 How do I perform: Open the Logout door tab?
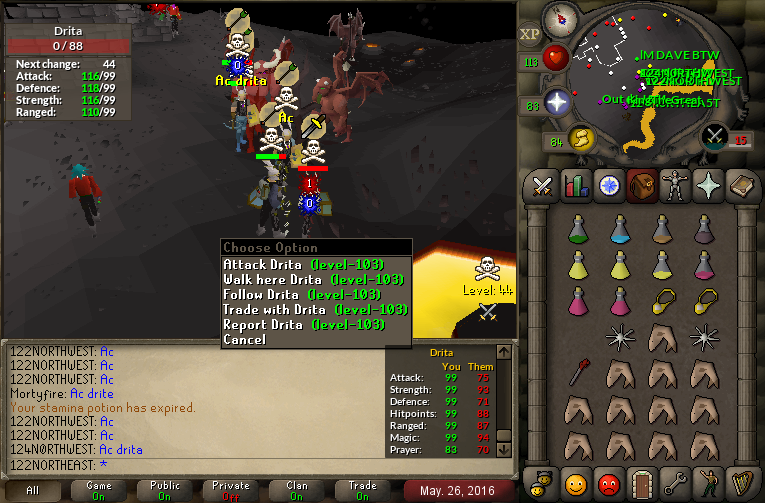[x=641, y=485]
